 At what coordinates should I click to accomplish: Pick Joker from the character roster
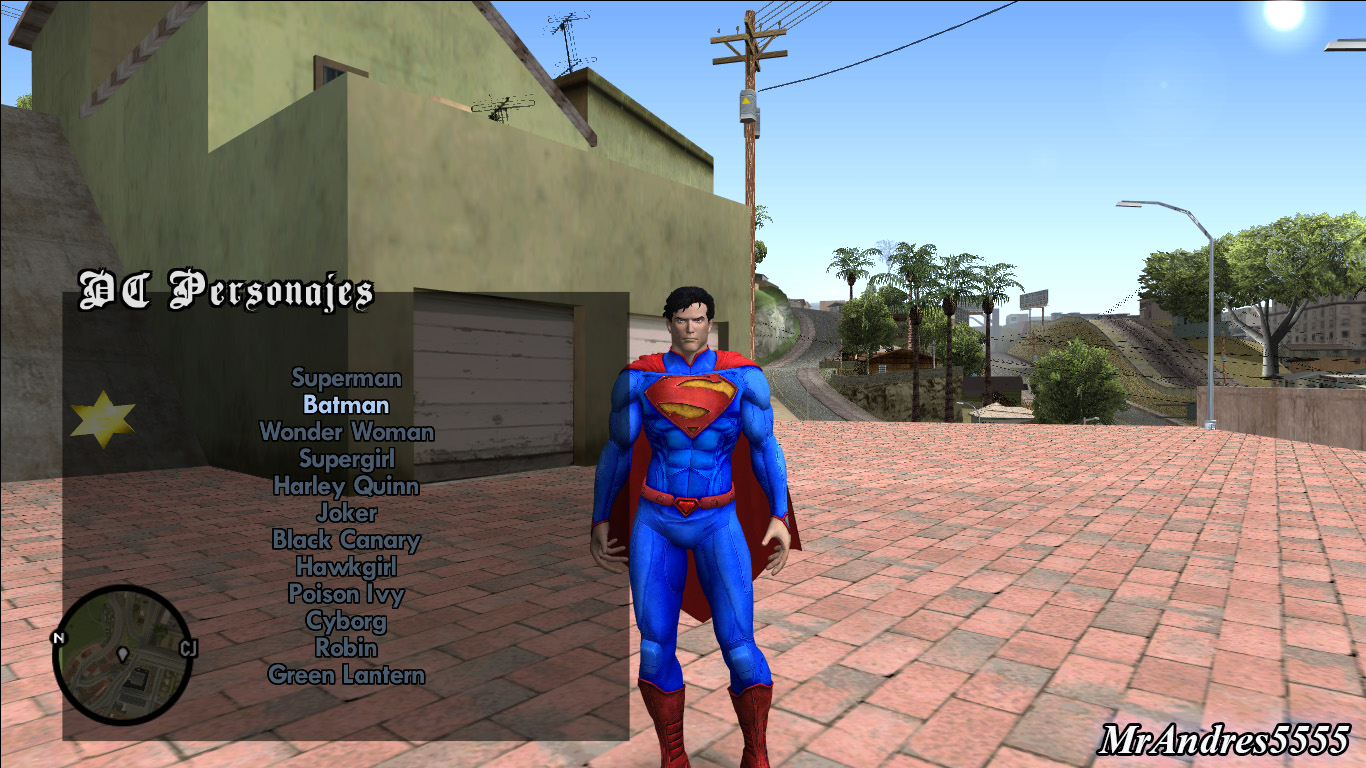click(346, 514)
